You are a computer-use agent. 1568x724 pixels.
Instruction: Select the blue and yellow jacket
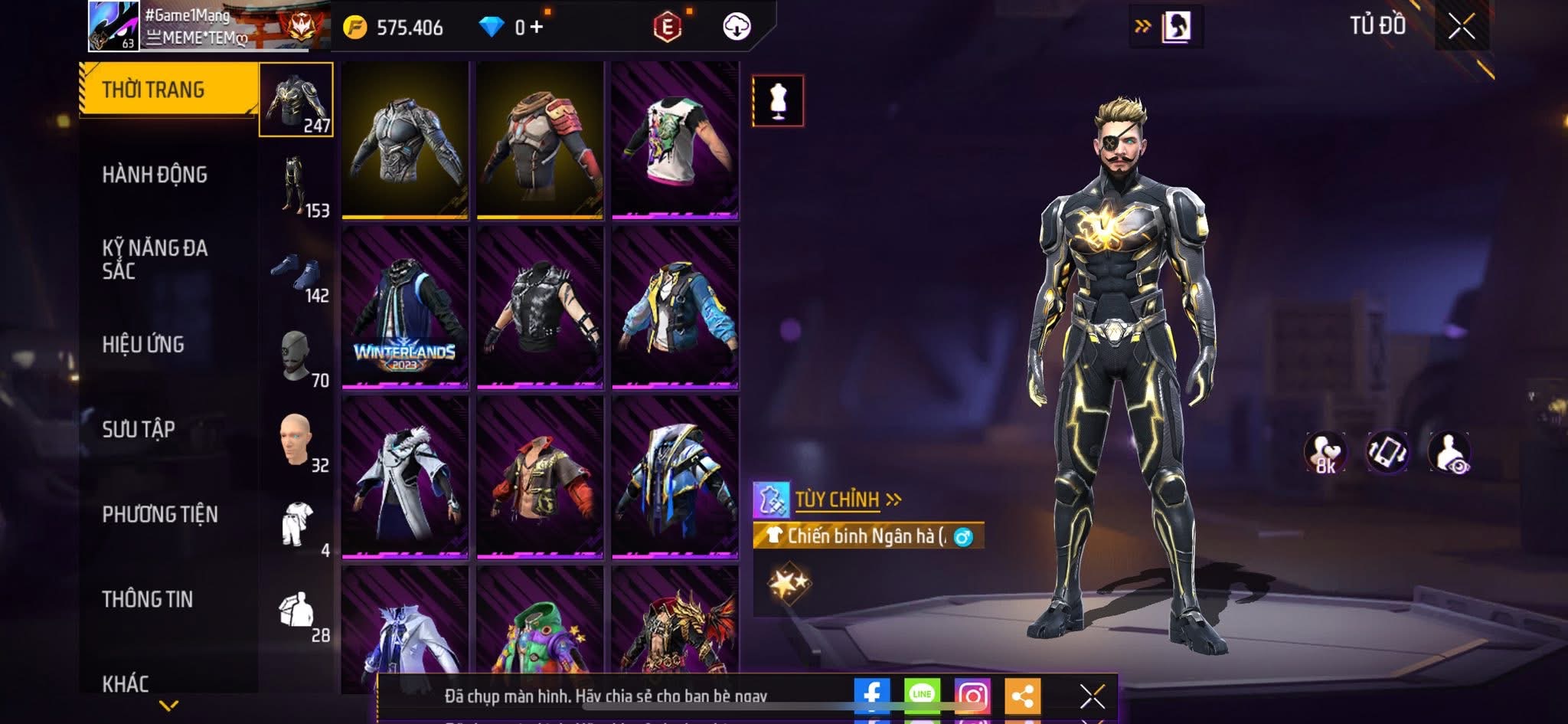coord(675,307)
